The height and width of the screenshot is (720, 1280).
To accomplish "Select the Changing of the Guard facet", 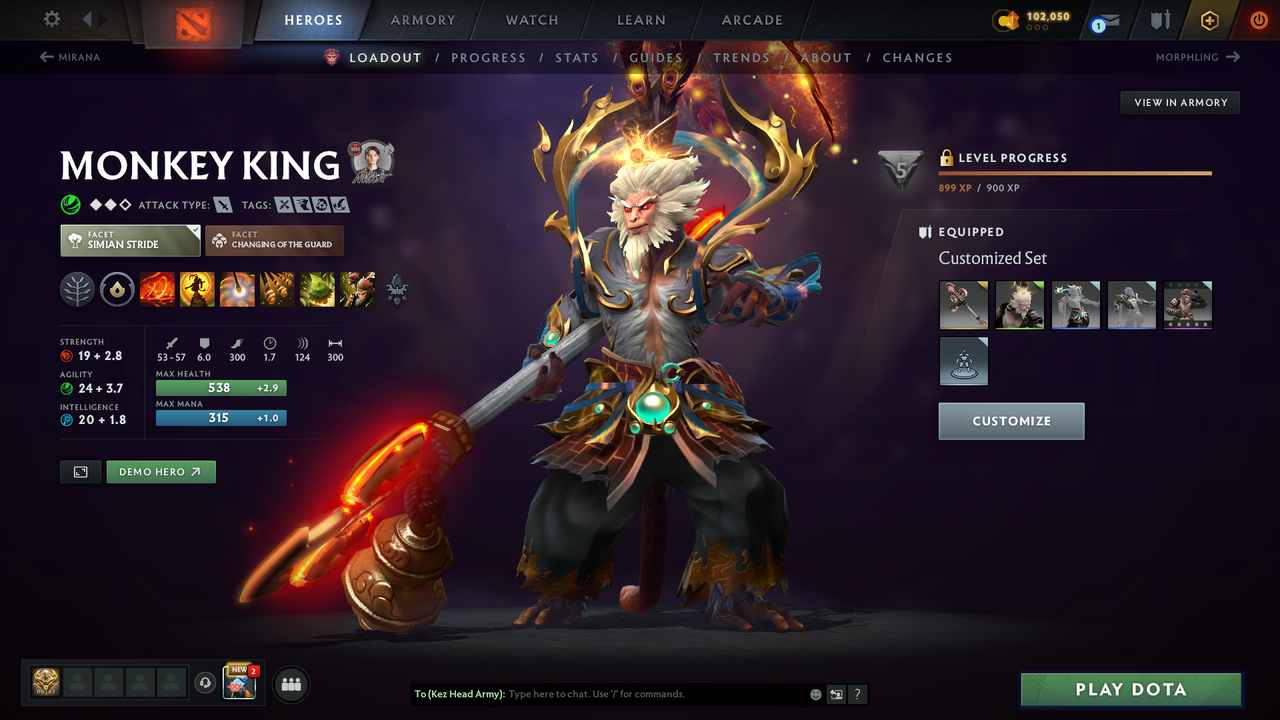I will pyautogui.click(x=274, y=240).
